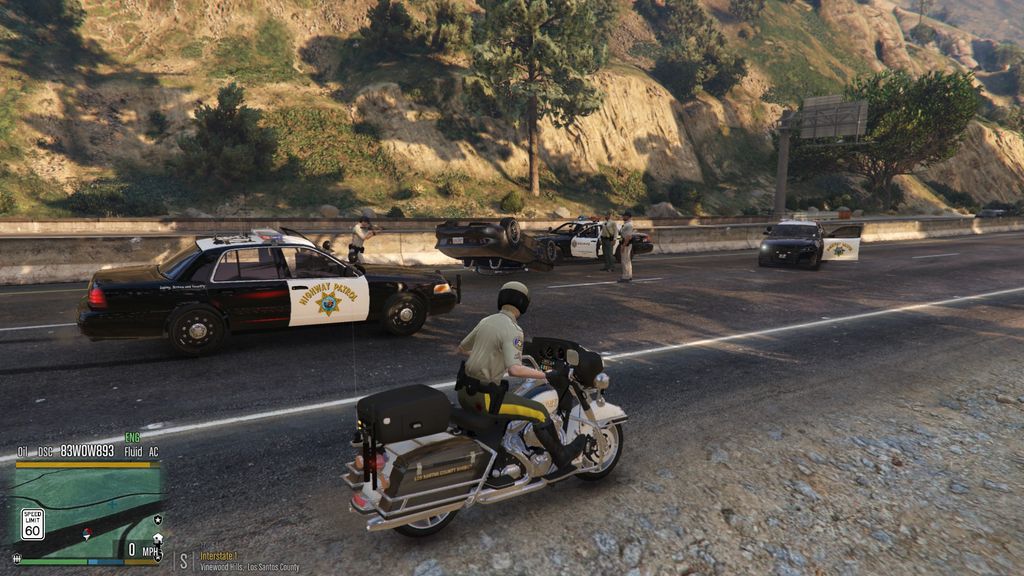Click the green ENG status indicator
This screenshot has width=1024, height=576.
pyautogui.click(x=132, y=437)
